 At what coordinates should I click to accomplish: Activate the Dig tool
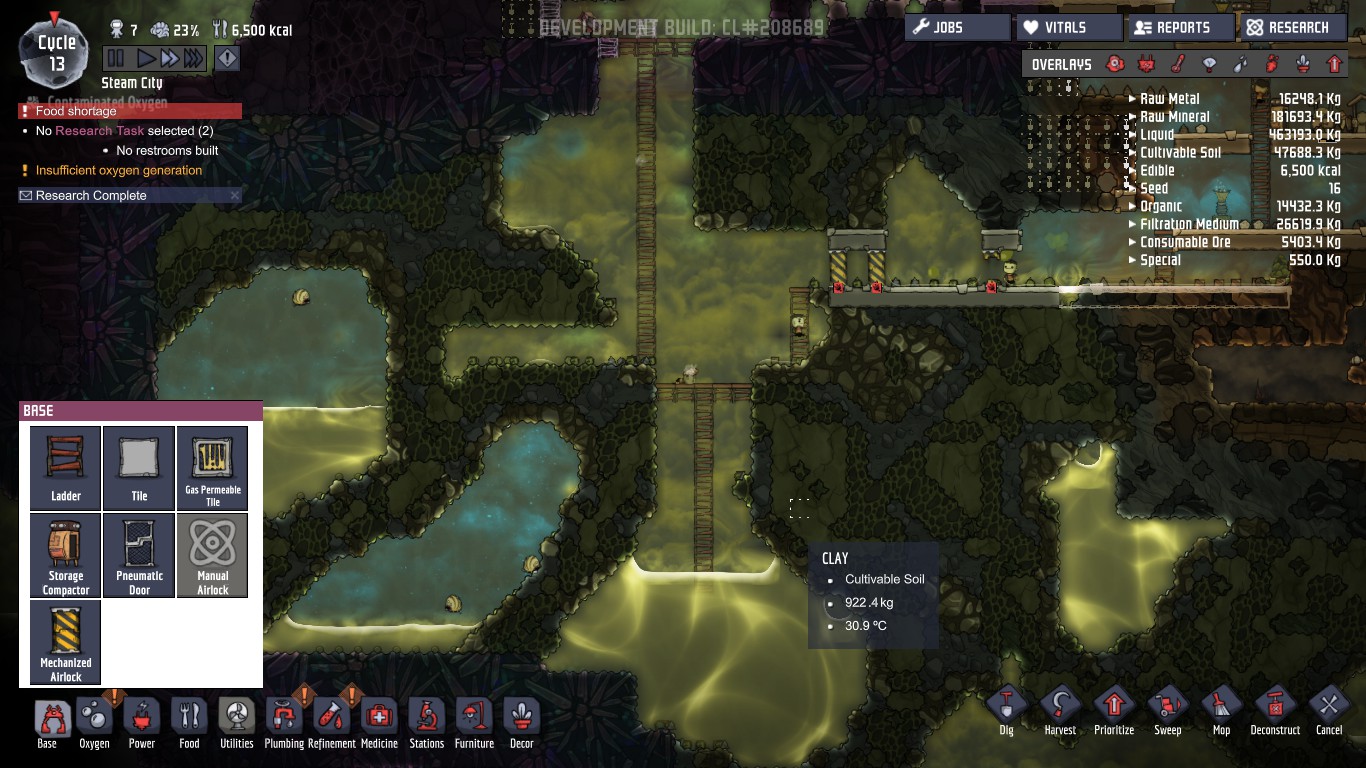[x=1006, y=710]
